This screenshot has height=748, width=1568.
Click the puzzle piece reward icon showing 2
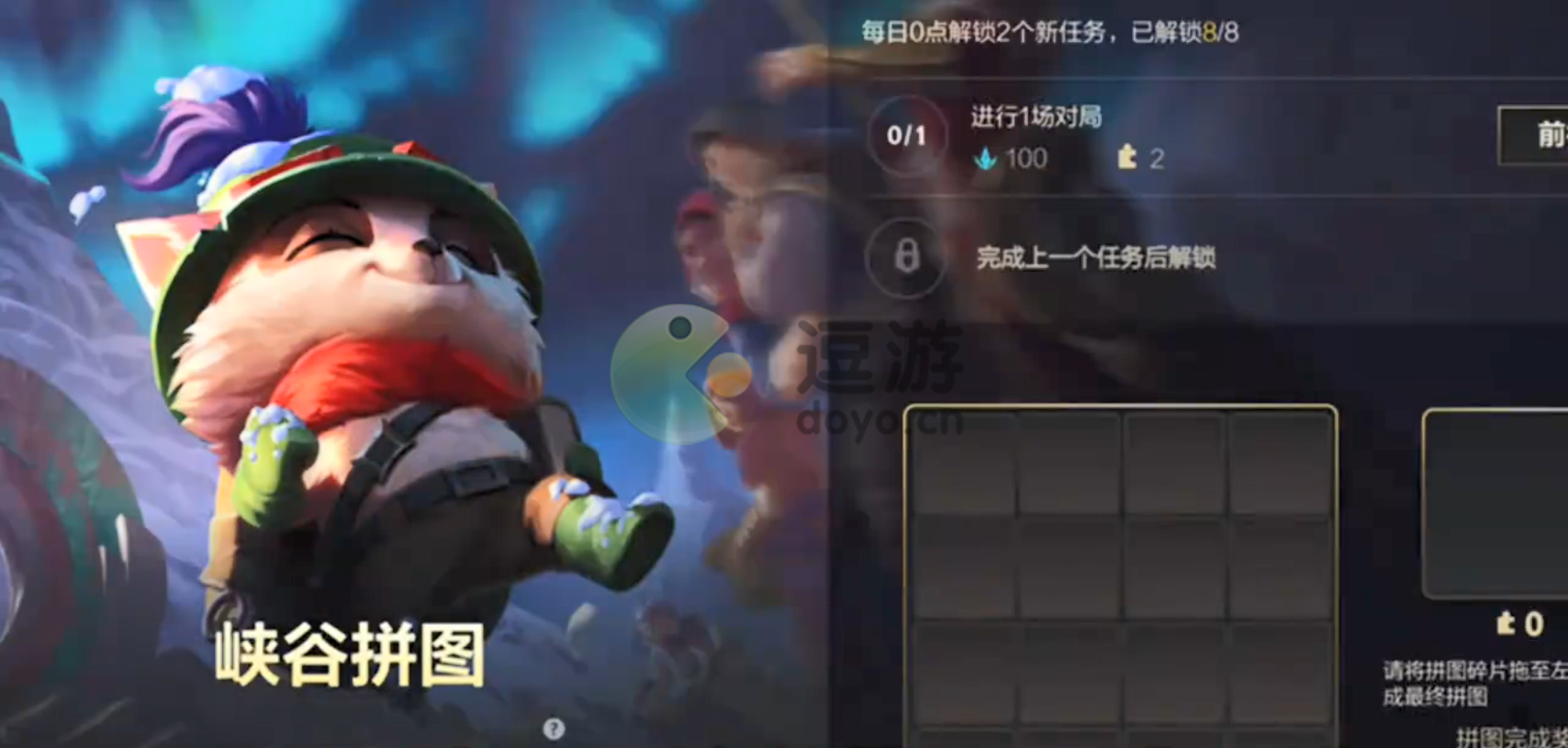pos(1127,158)
